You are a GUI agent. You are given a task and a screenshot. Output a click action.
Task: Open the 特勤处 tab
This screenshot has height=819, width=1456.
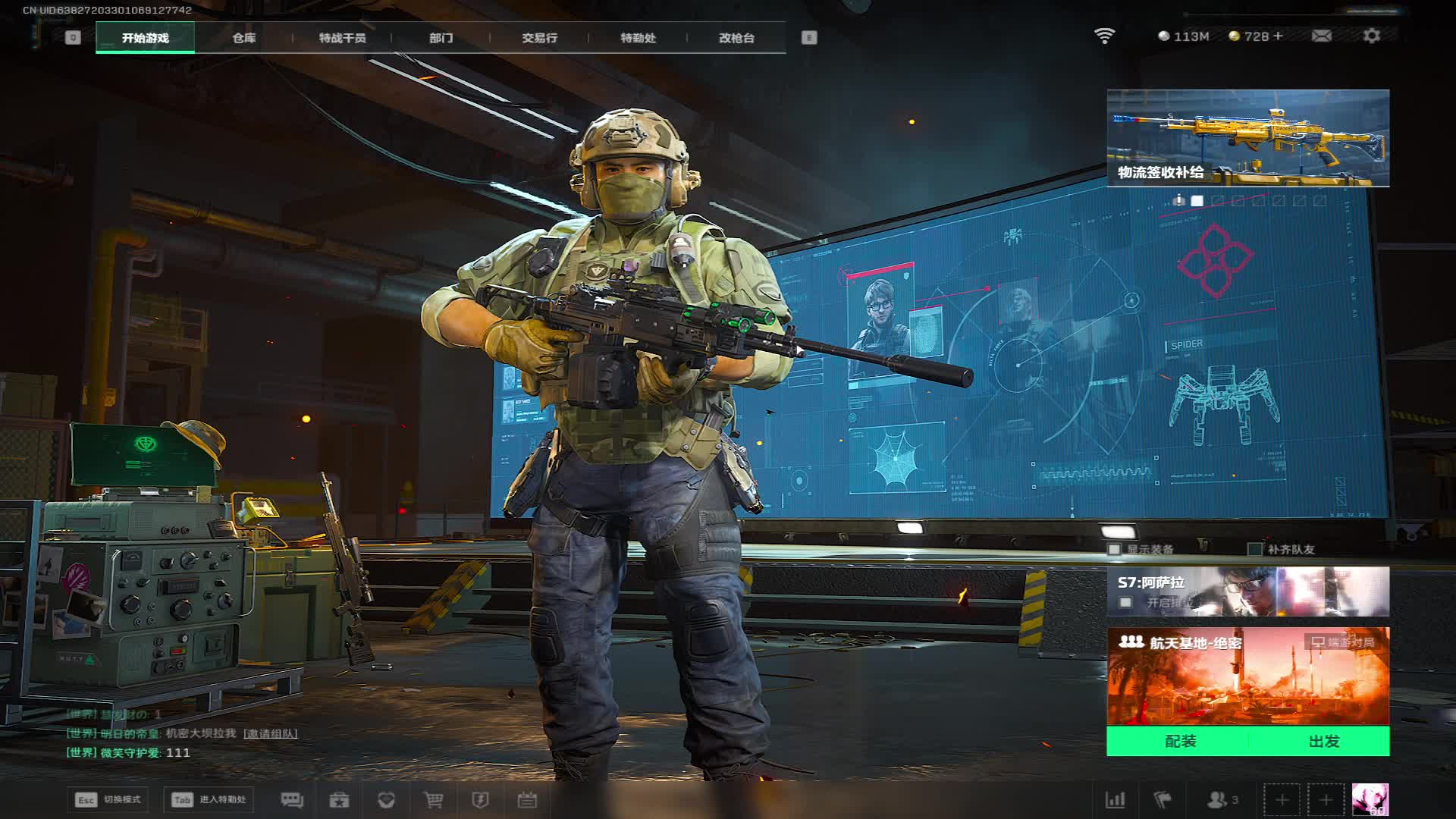click(x=638, y=38)
